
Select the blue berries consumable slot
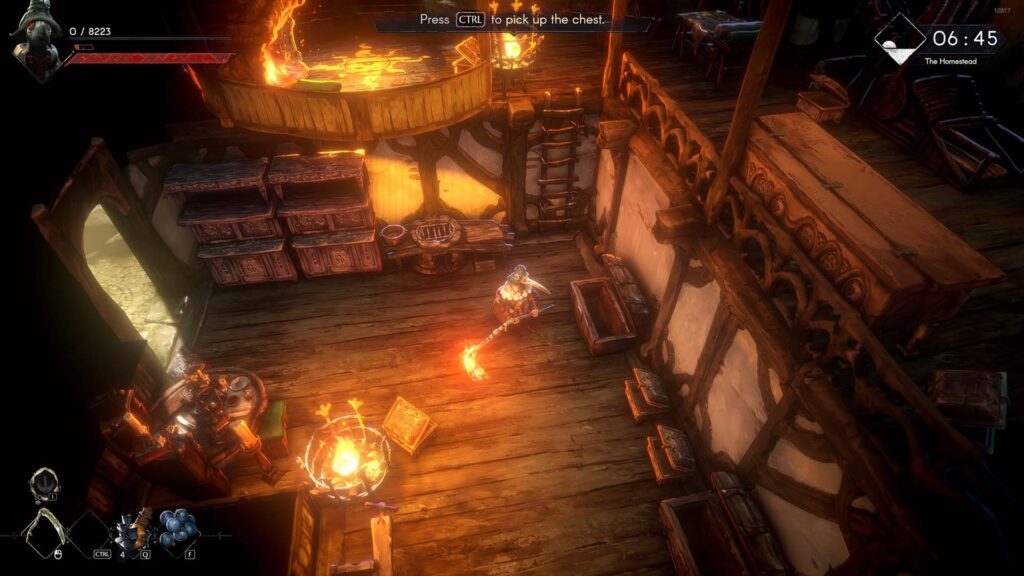(178, 528)
